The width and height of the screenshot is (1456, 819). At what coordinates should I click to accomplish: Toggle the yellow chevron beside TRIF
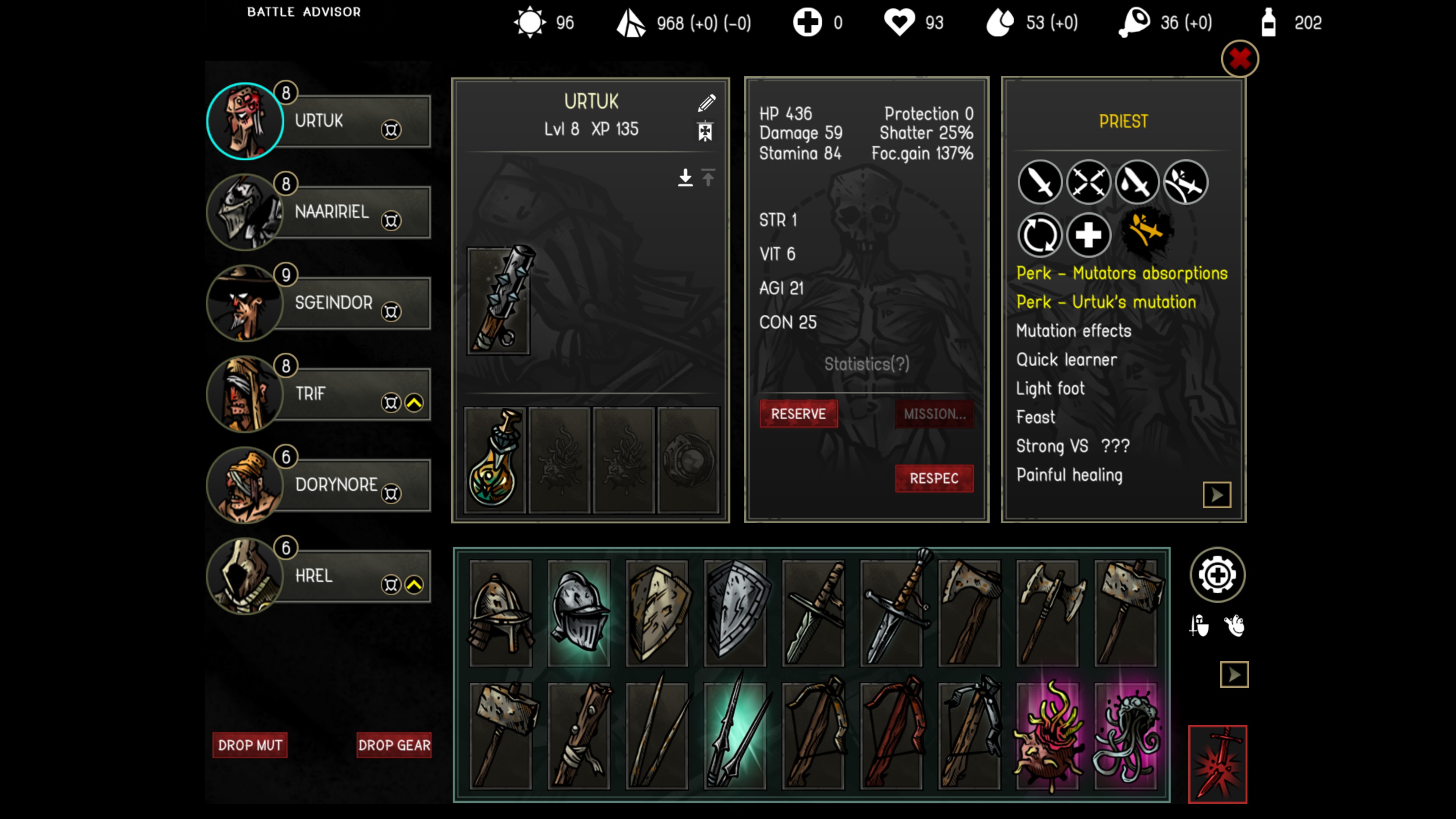coord(414,402)
